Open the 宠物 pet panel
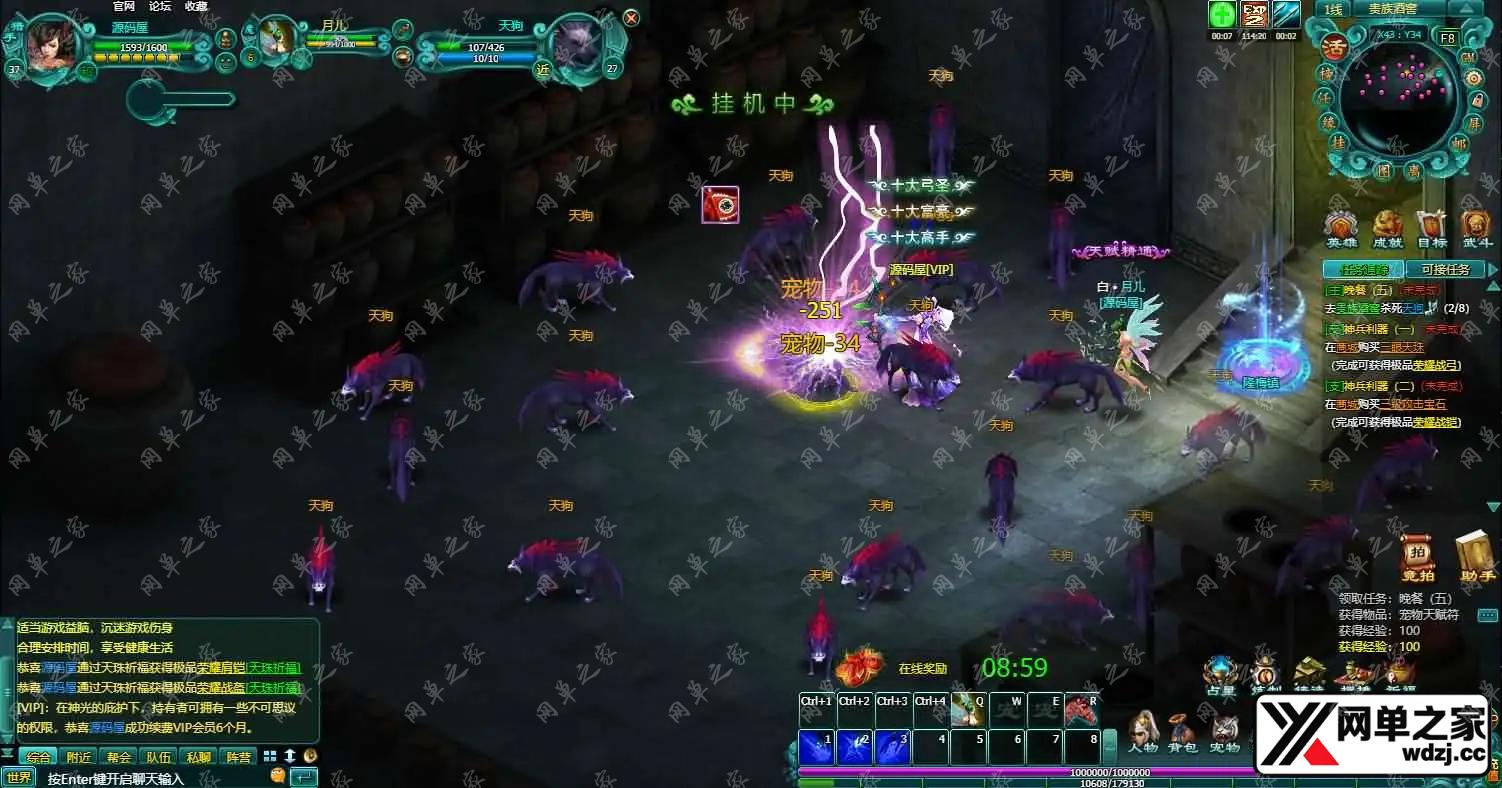Viewport: 1502px width, 788px height. (1224, 732)
